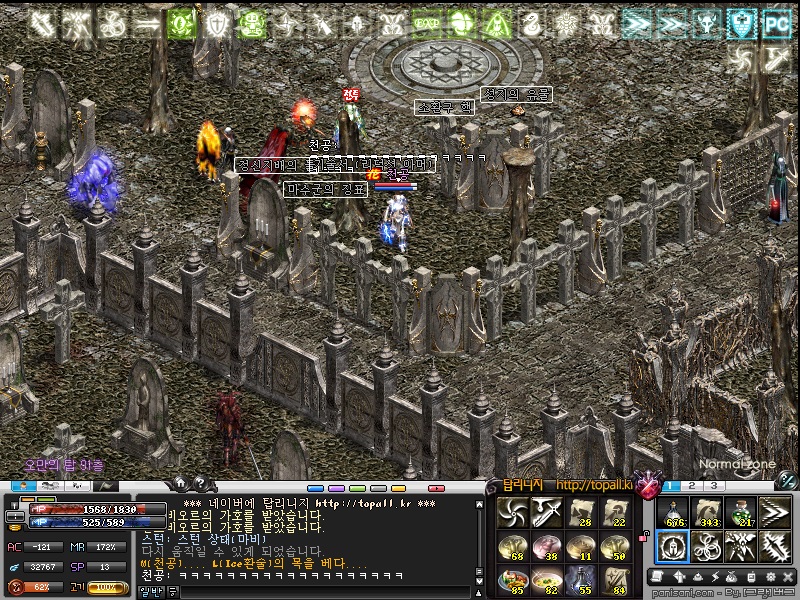Activate the highlighted helmet skill slot
Image resolution: width=800 pixels, height=600 pixels.
point(674,546)
